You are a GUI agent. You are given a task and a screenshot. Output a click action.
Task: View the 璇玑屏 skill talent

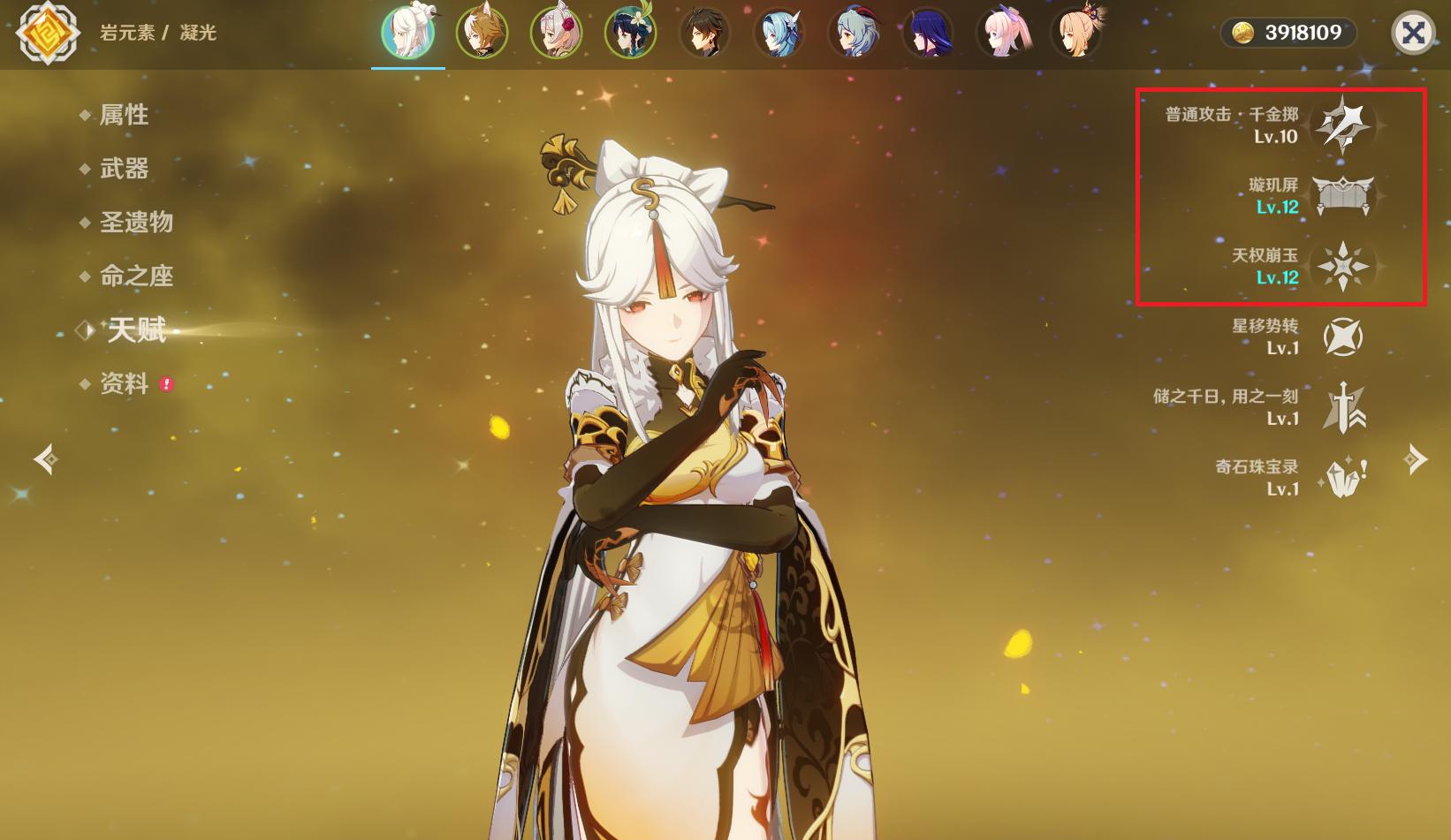pyautogui.click(x=1342, y=195)
